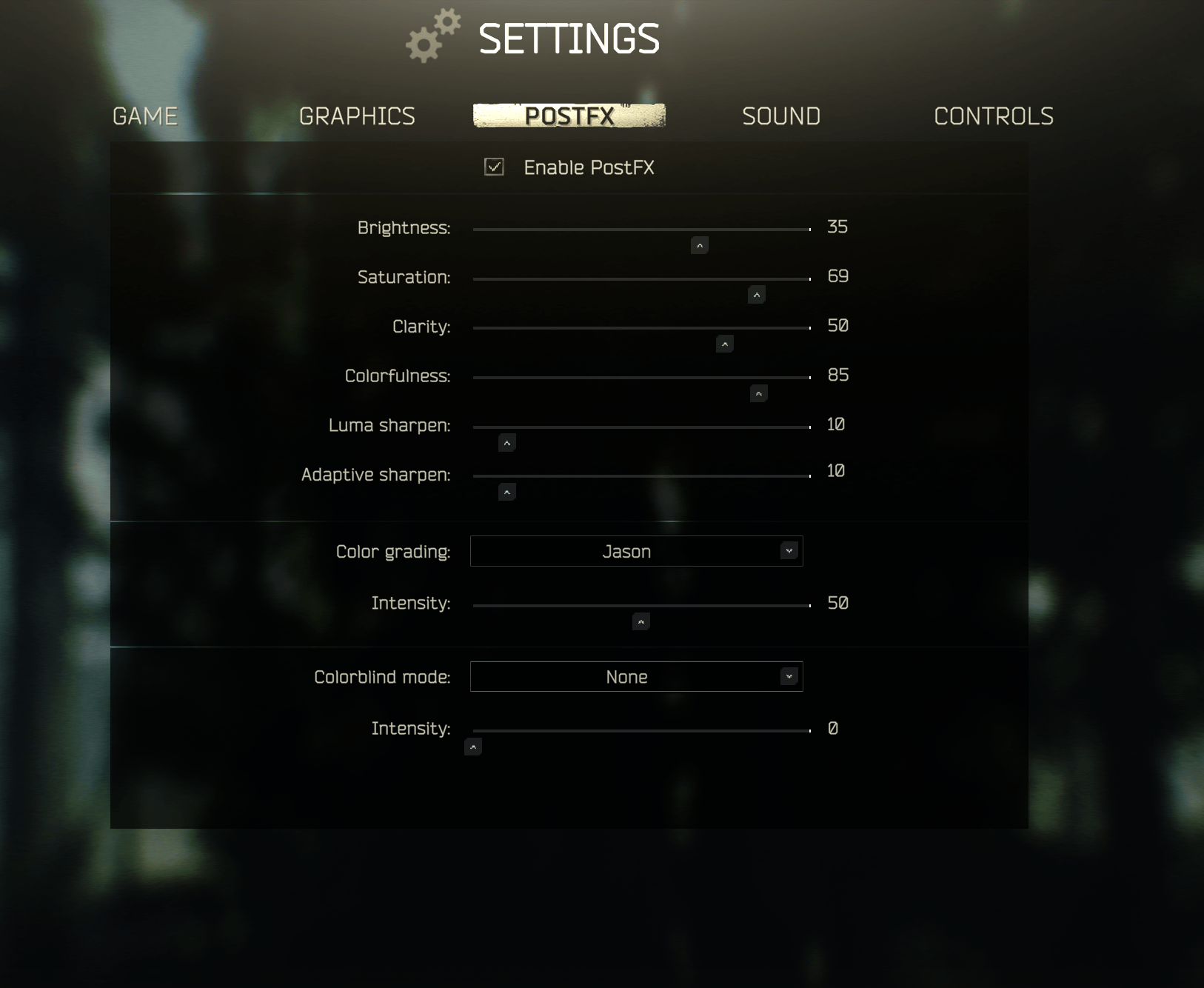Switch to the GRAPHICS tab
This screenshot has width=1204, height=988.
click(x=357, y=116)
